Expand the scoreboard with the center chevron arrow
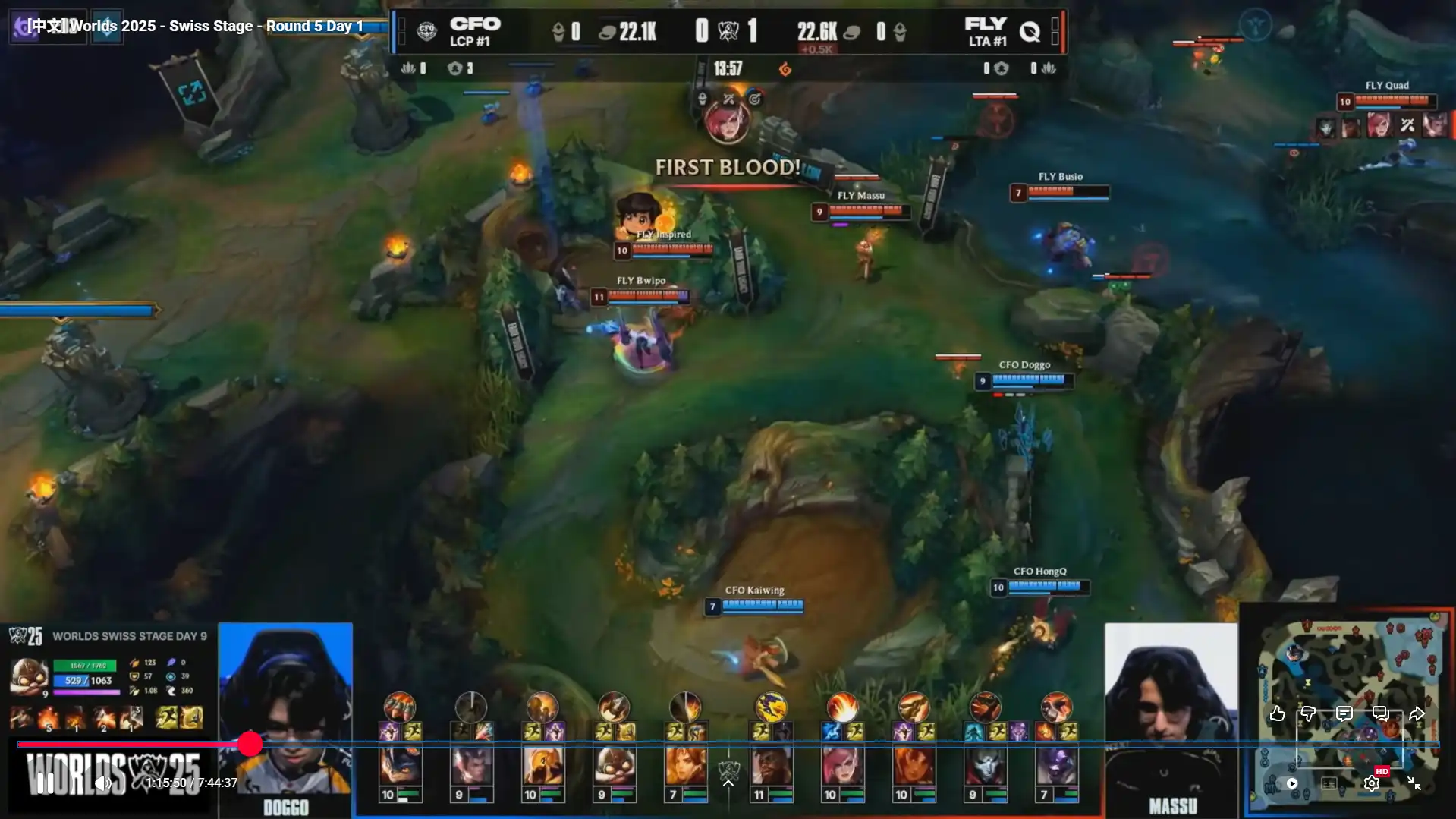1456x819 pixels. tap(728, 783)
